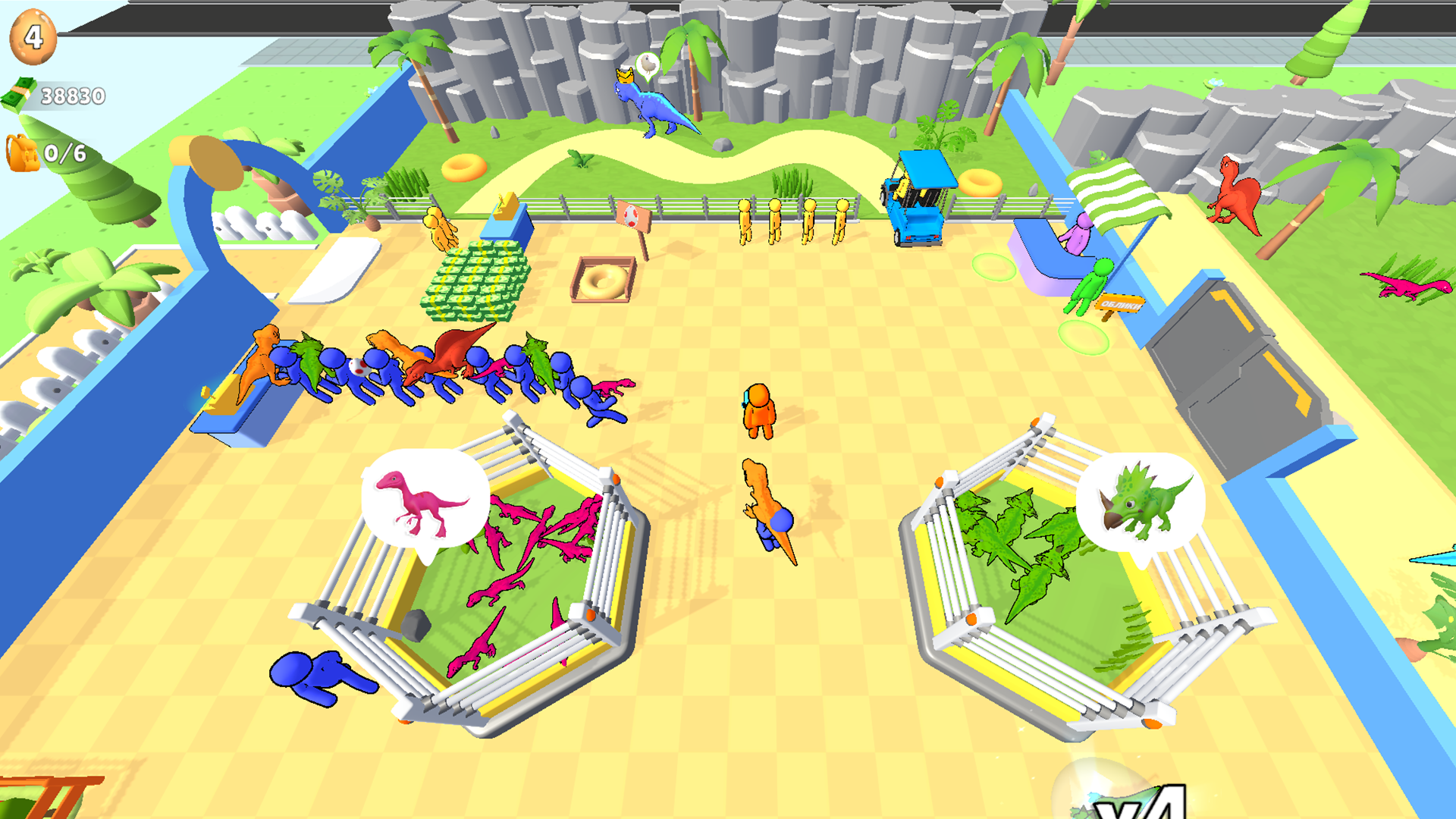Tap the egg sign near the nest
Screen dimensions: 1456x819
[631, 216]
